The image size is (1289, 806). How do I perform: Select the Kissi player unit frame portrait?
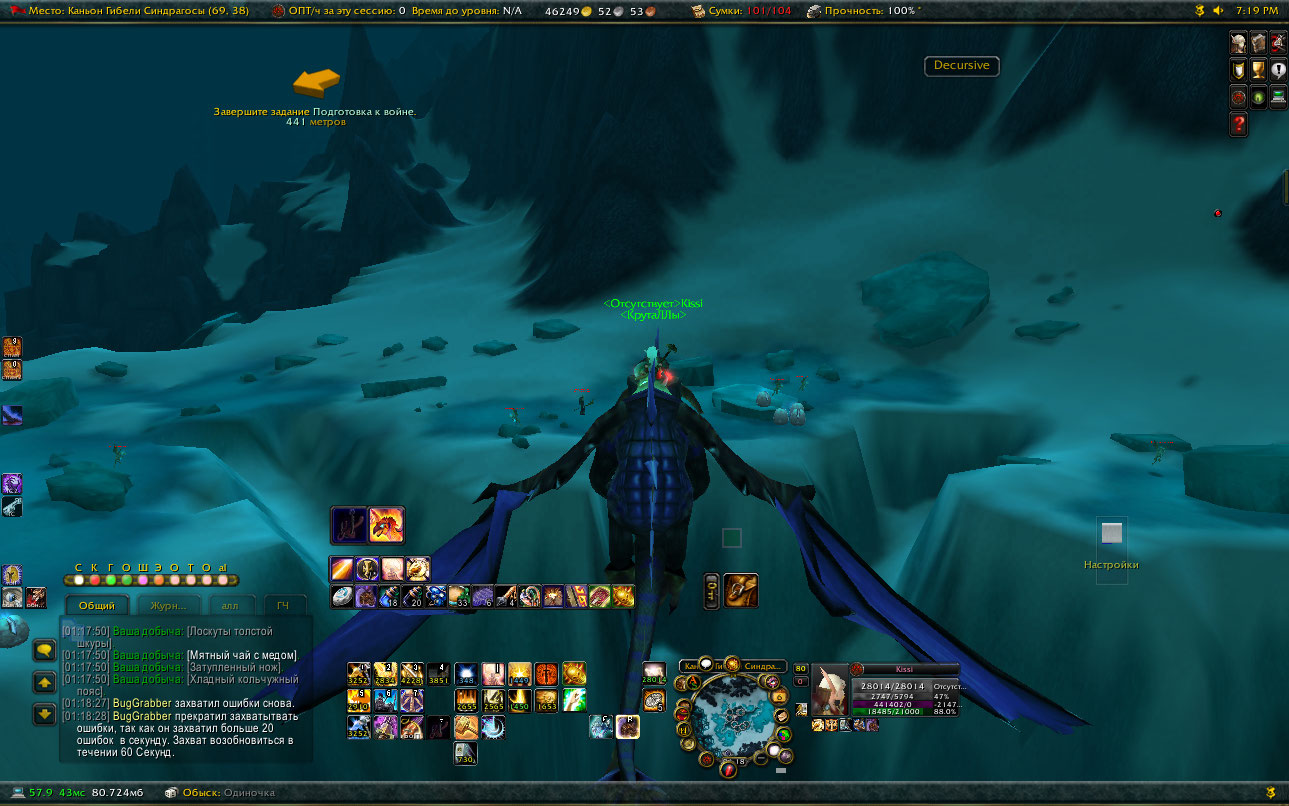pyautogui.click(x=829, y=690)
